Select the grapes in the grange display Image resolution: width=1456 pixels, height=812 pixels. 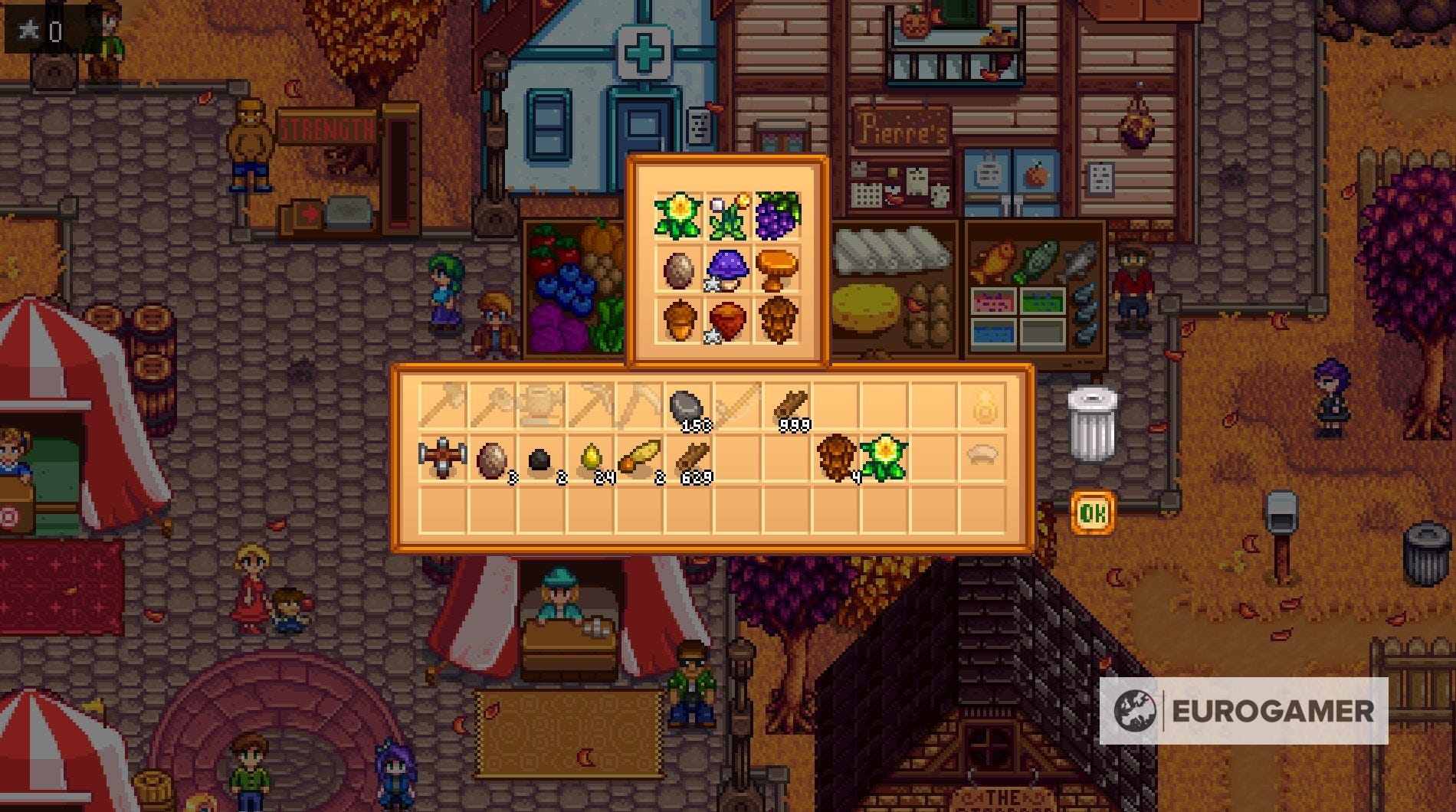[x=778, y=214]
